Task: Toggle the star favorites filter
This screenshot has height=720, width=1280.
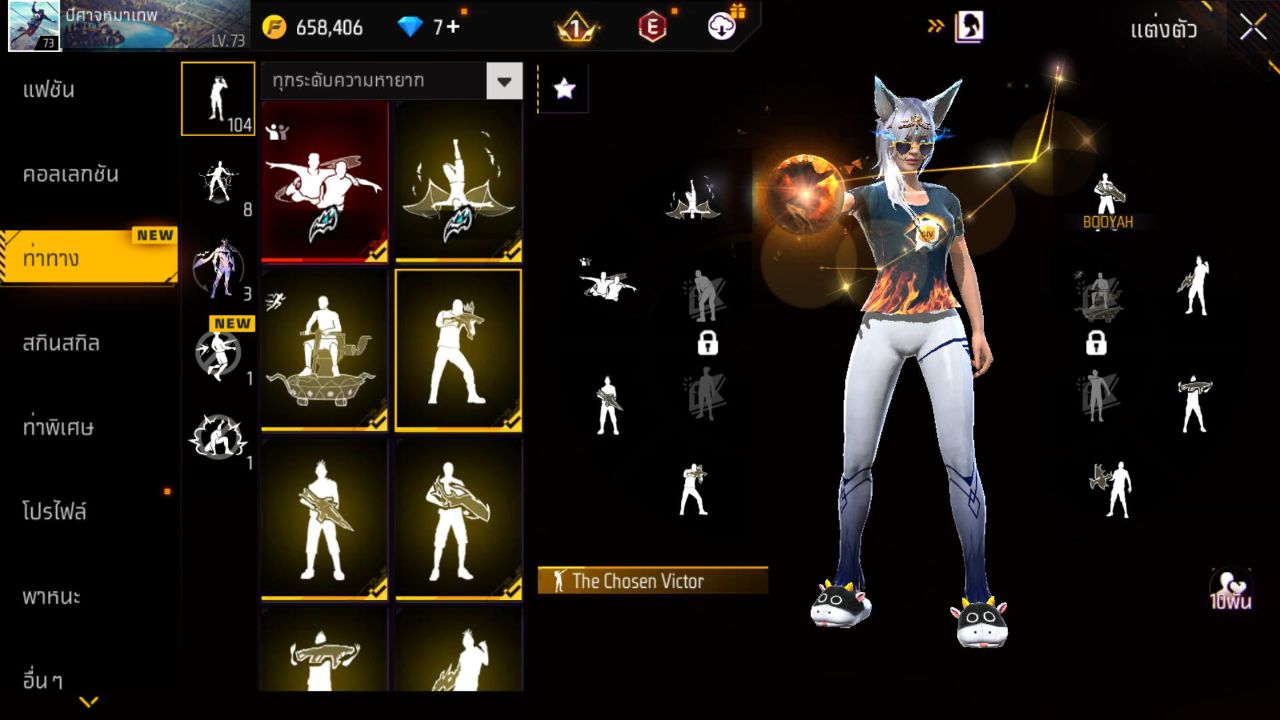Action: point(565,89)
